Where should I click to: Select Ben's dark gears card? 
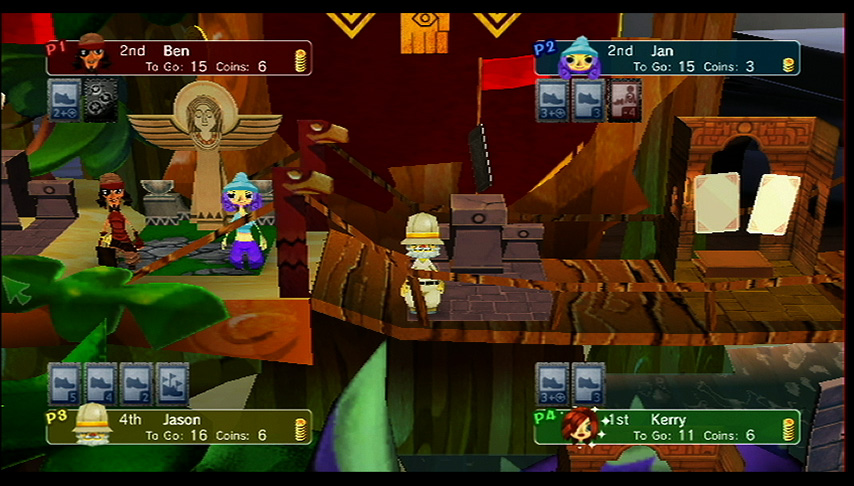tap(100, 100)
